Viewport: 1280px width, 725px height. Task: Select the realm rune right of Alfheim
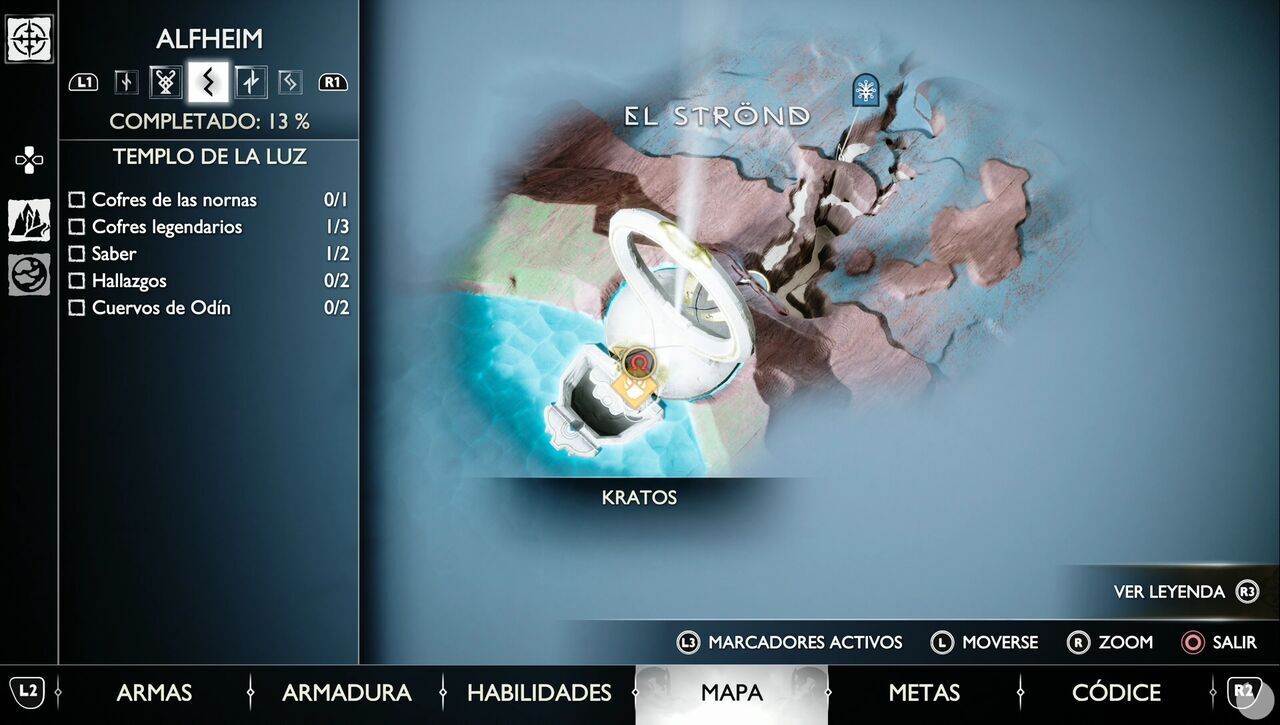[x=250, y=82]
